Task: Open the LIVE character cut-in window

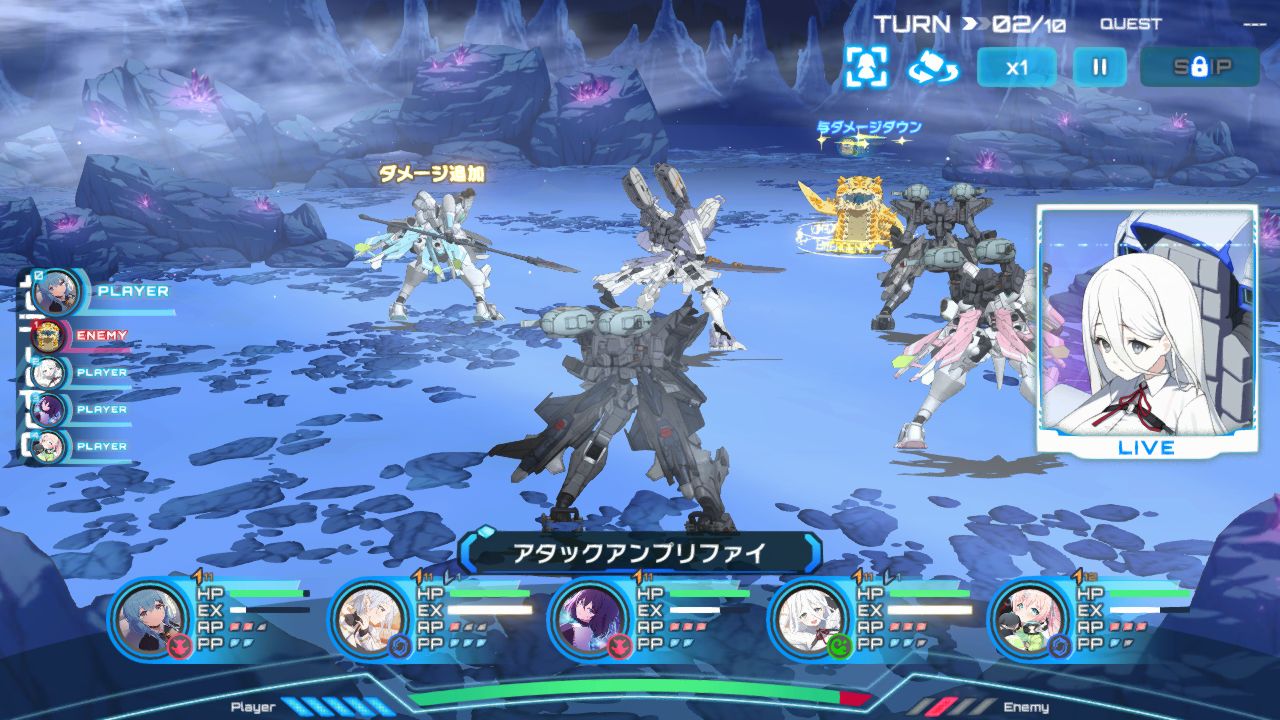Action: click(x=1146, y=330)
